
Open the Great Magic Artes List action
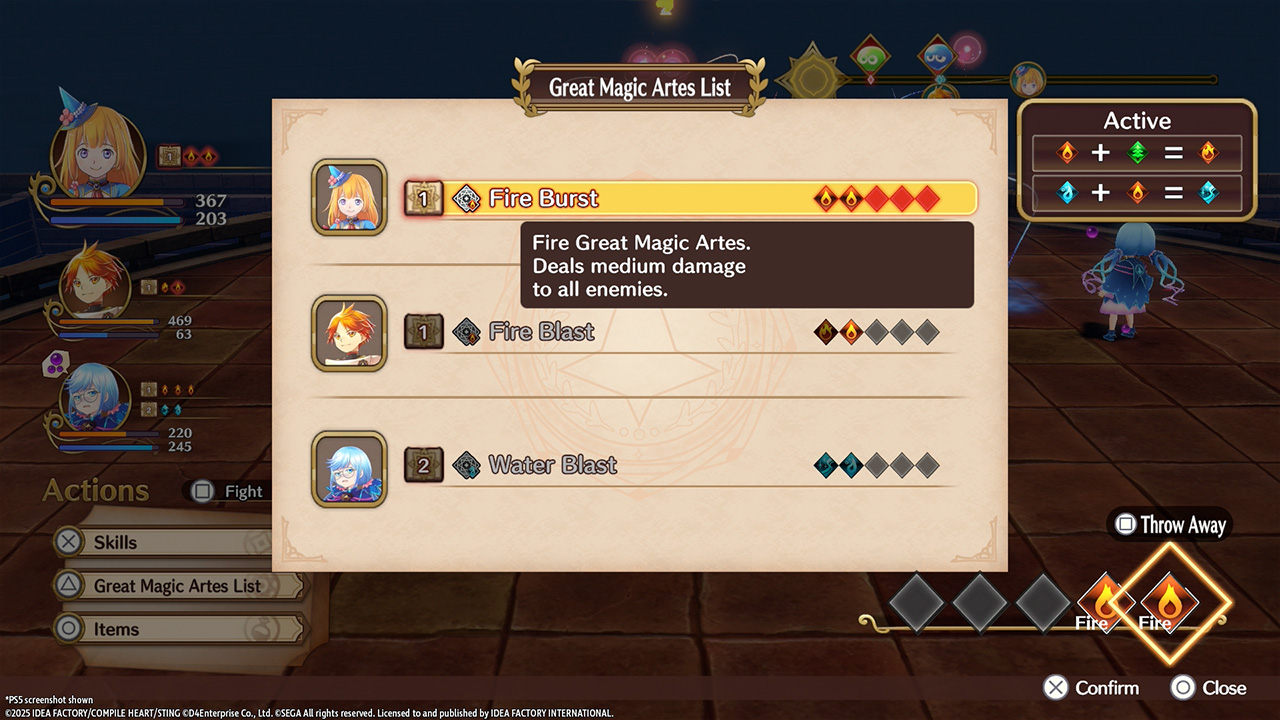pos(178,586)
